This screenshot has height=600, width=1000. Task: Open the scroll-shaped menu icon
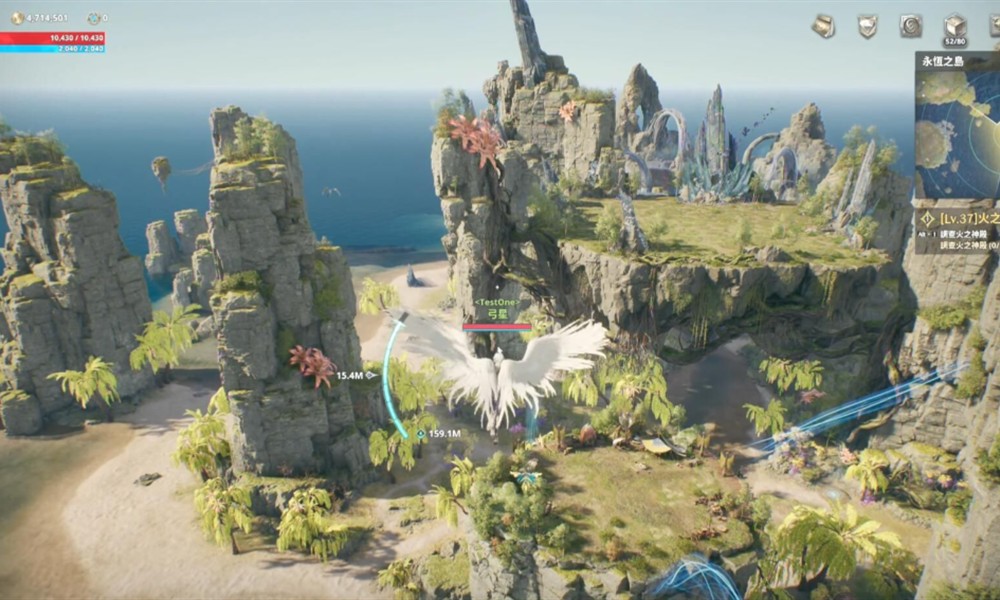(823, 27)
